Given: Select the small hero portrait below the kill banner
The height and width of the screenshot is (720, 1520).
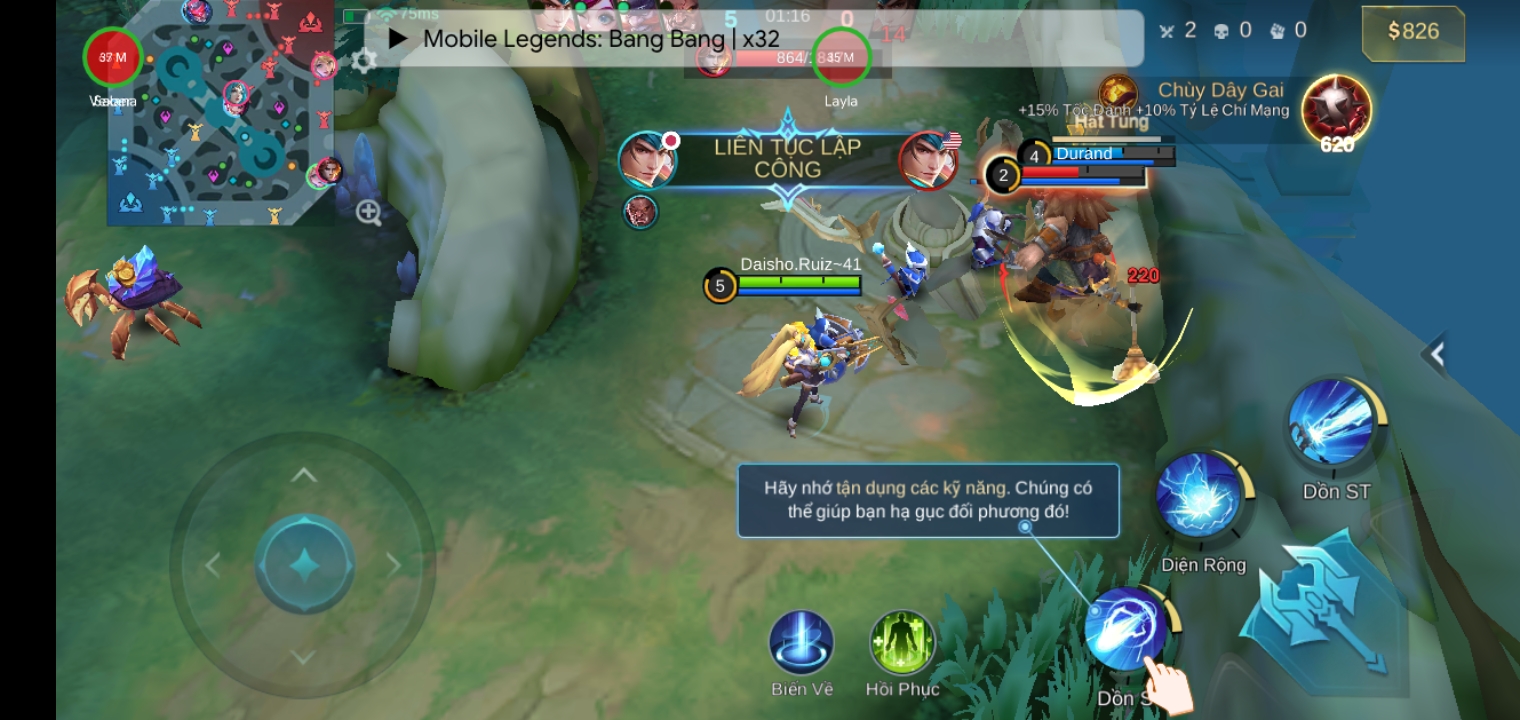Looking at the screenshot, I should point(640,211).
